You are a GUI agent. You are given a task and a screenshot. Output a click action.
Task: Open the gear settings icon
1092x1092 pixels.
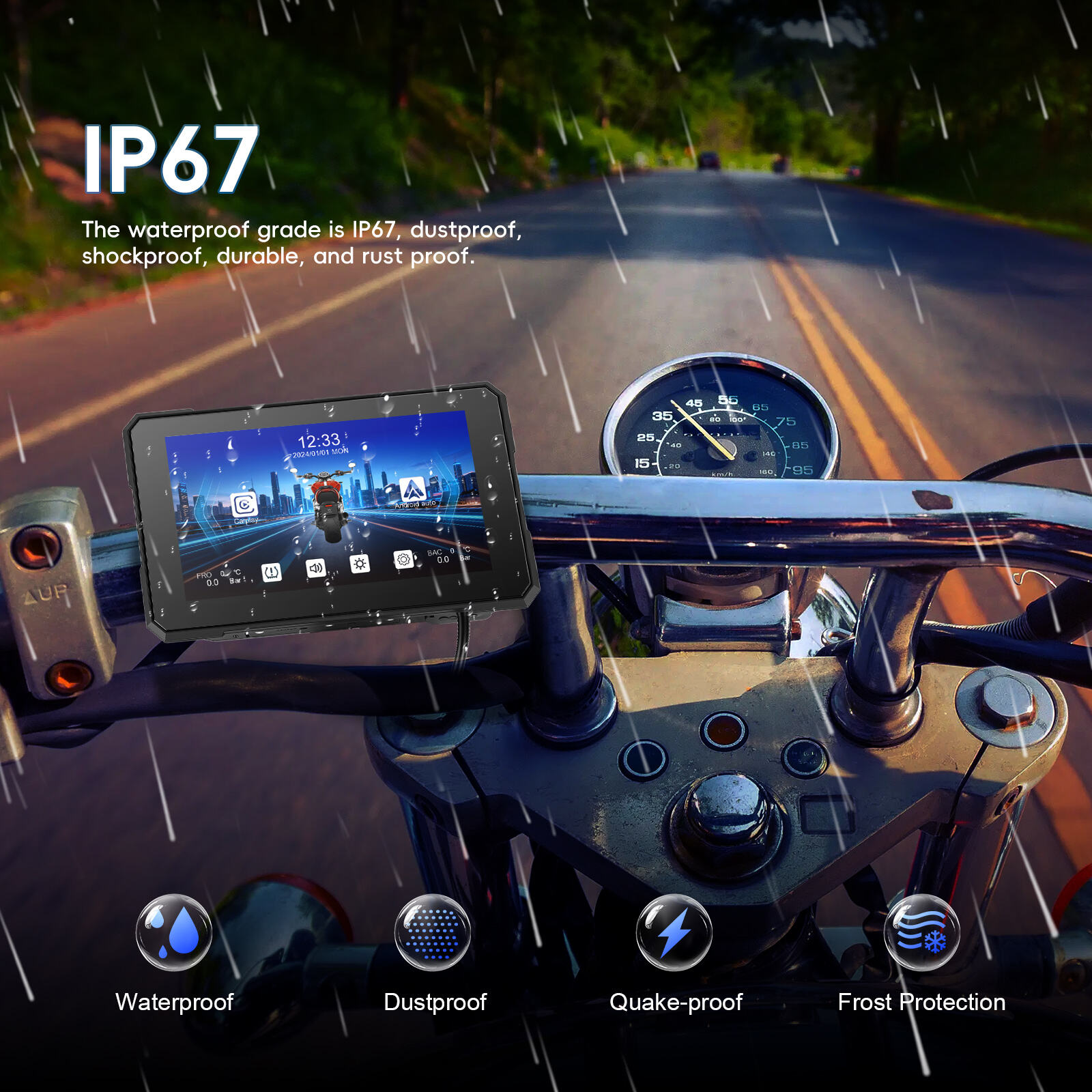403,560
